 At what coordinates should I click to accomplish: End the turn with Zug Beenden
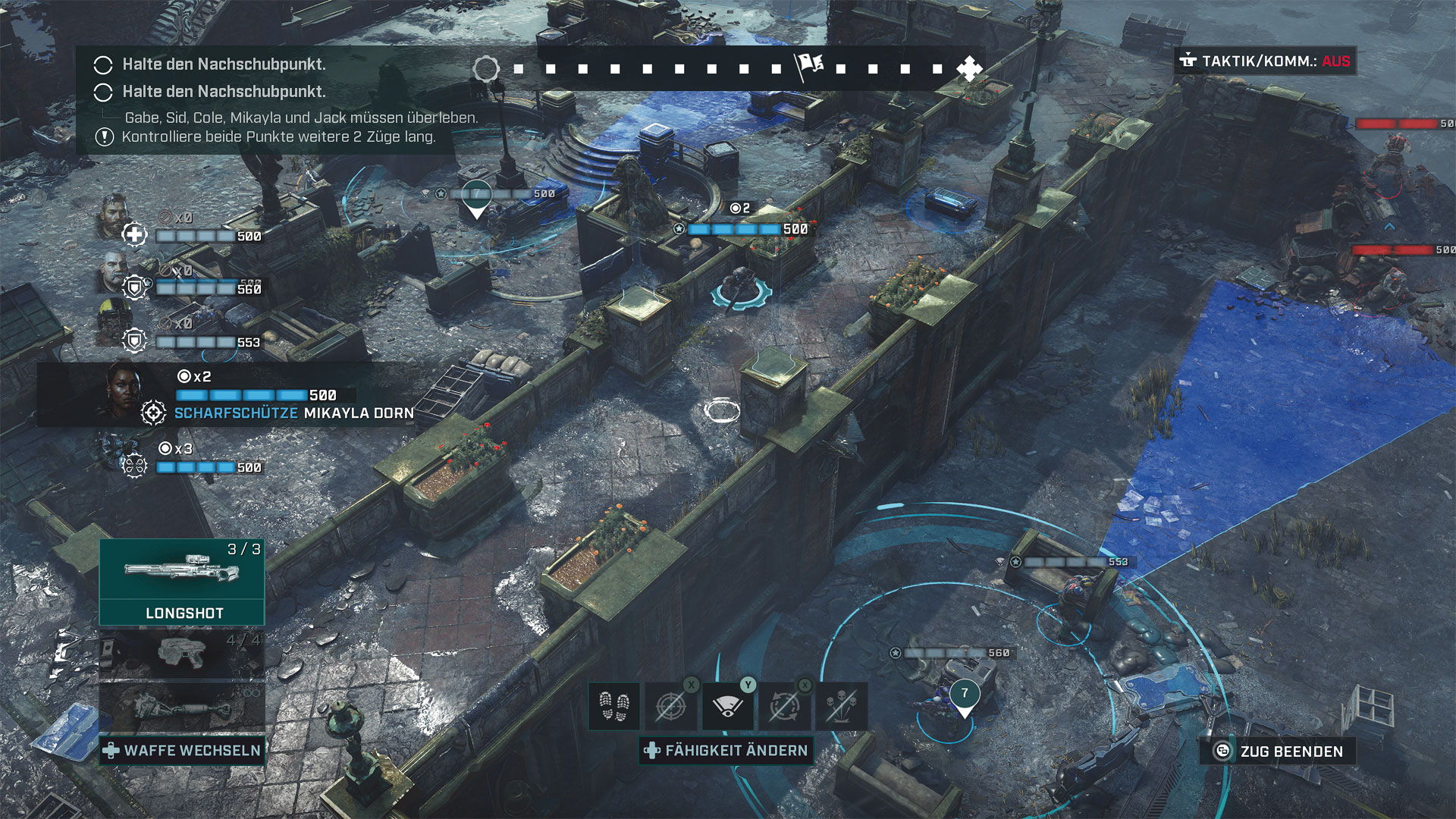pos(1279,752)
